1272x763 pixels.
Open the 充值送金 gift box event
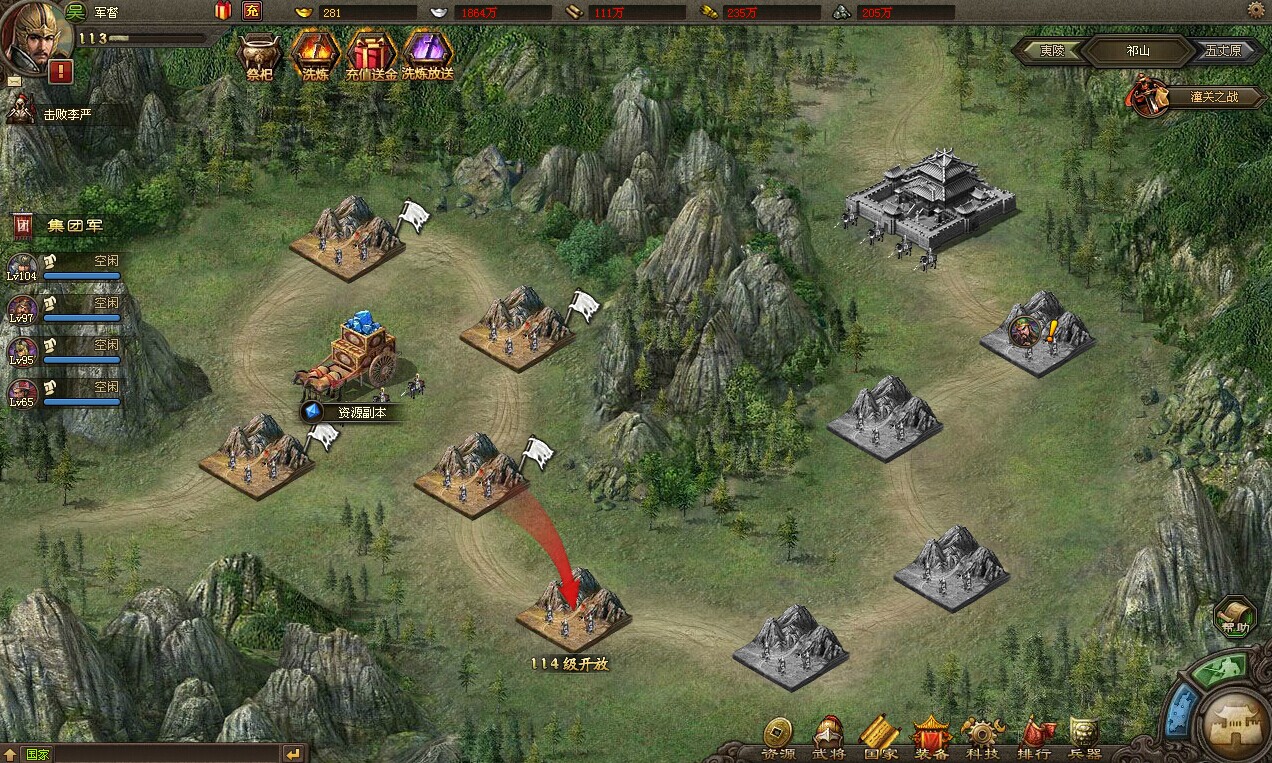point(371,54)
